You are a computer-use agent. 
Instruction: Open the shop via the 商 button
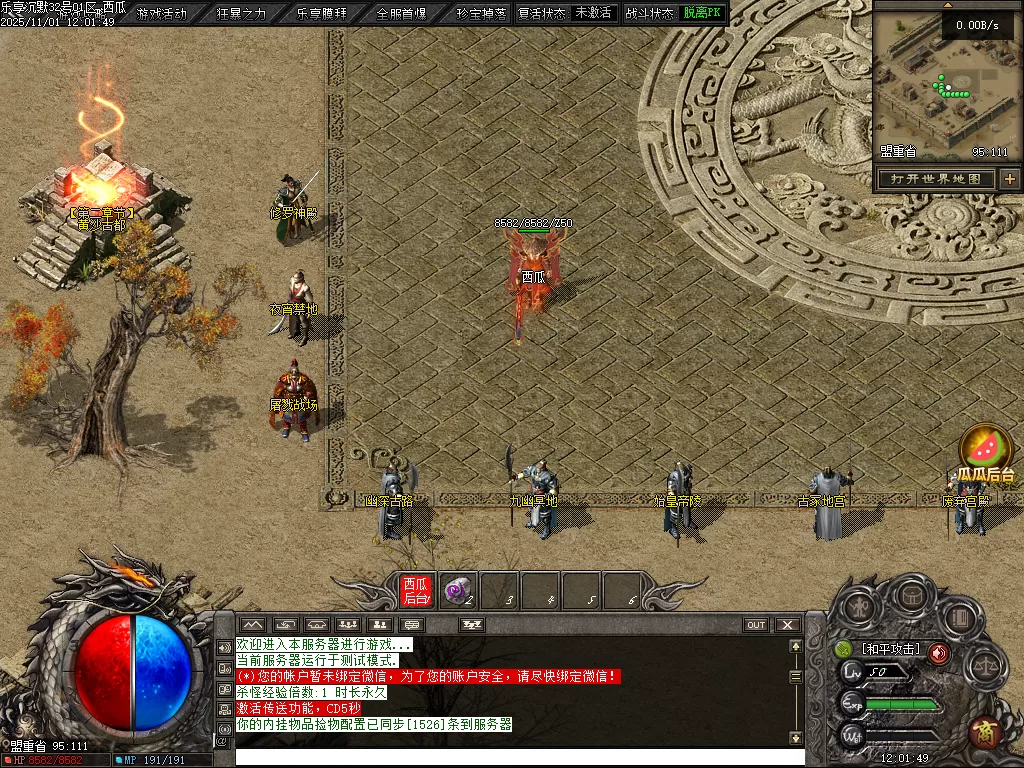click(986, 731)
